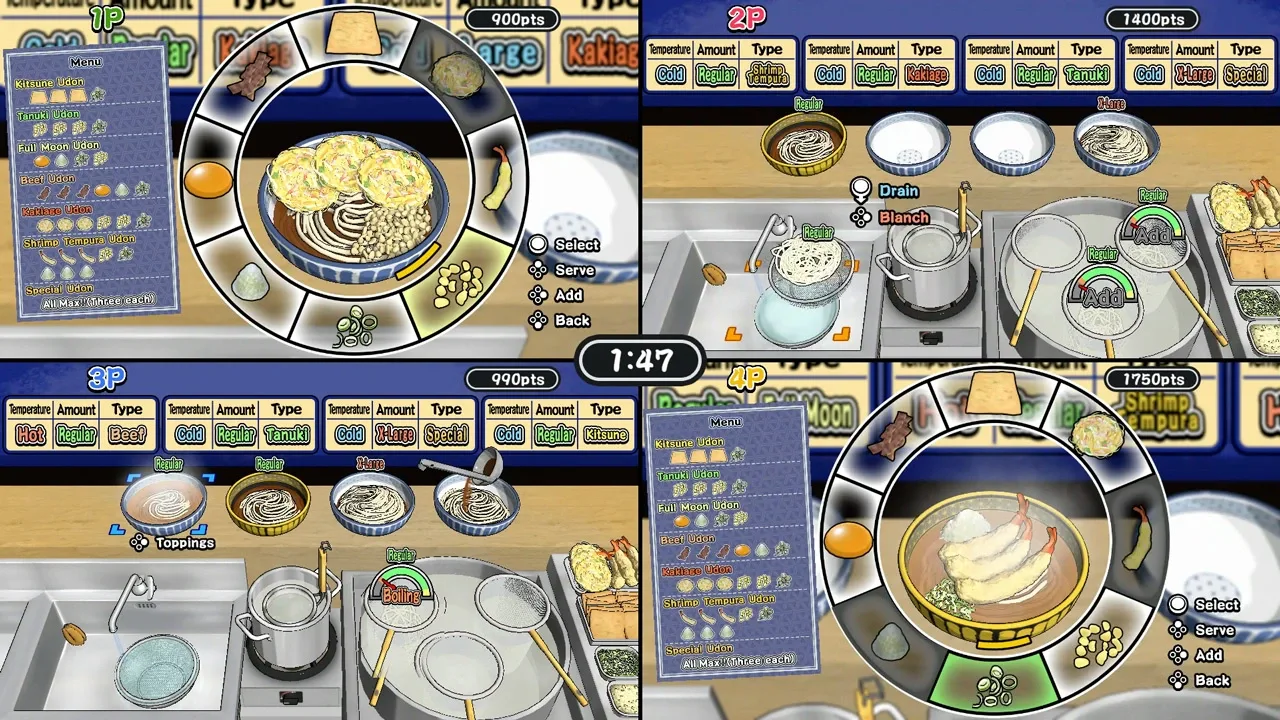Choose the egg topping on 4P's wheel

pos(848,540)
